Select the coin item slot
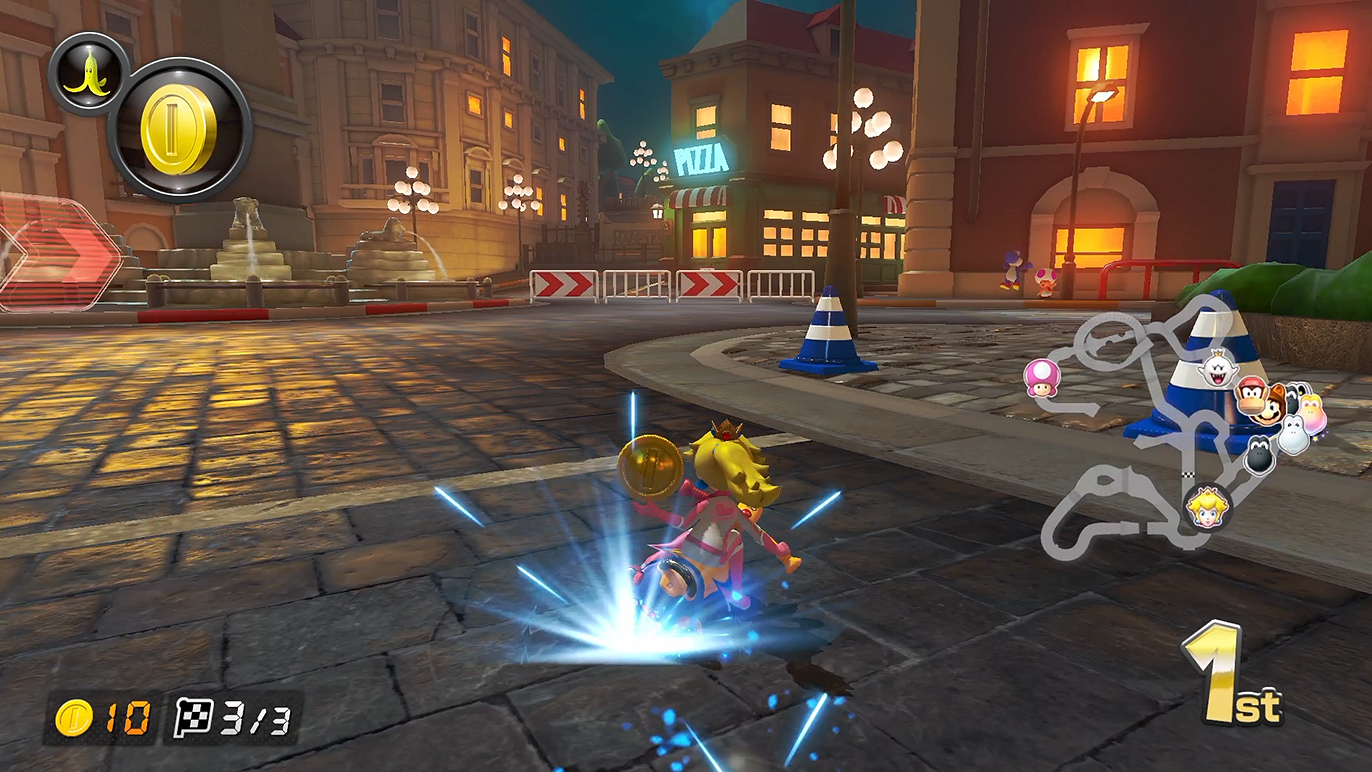This screenshot has height=772, width=1372. pyautogui.click(x=179, y=131)
